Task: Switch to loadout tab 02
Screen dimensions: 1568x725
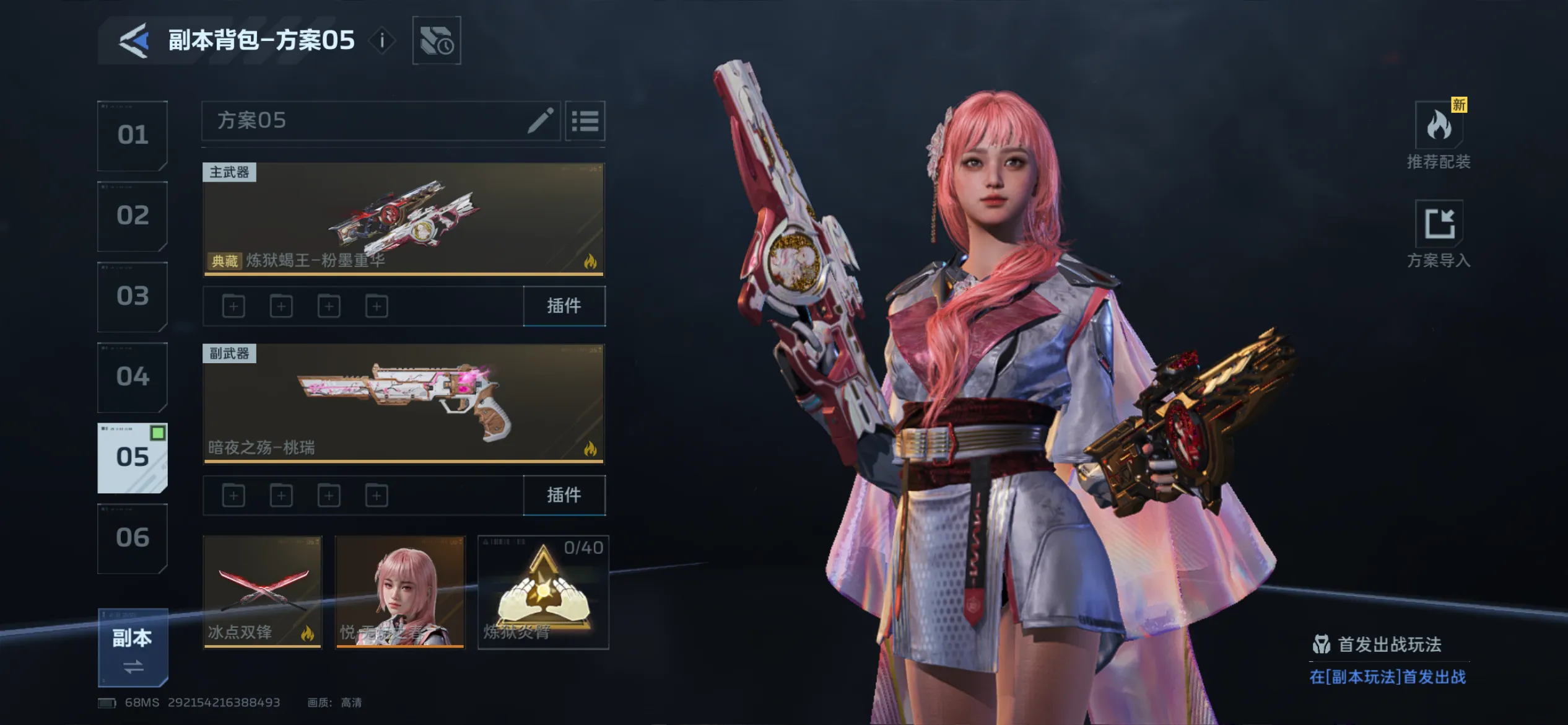Action: pyautogui.click(x=133, y=216)
